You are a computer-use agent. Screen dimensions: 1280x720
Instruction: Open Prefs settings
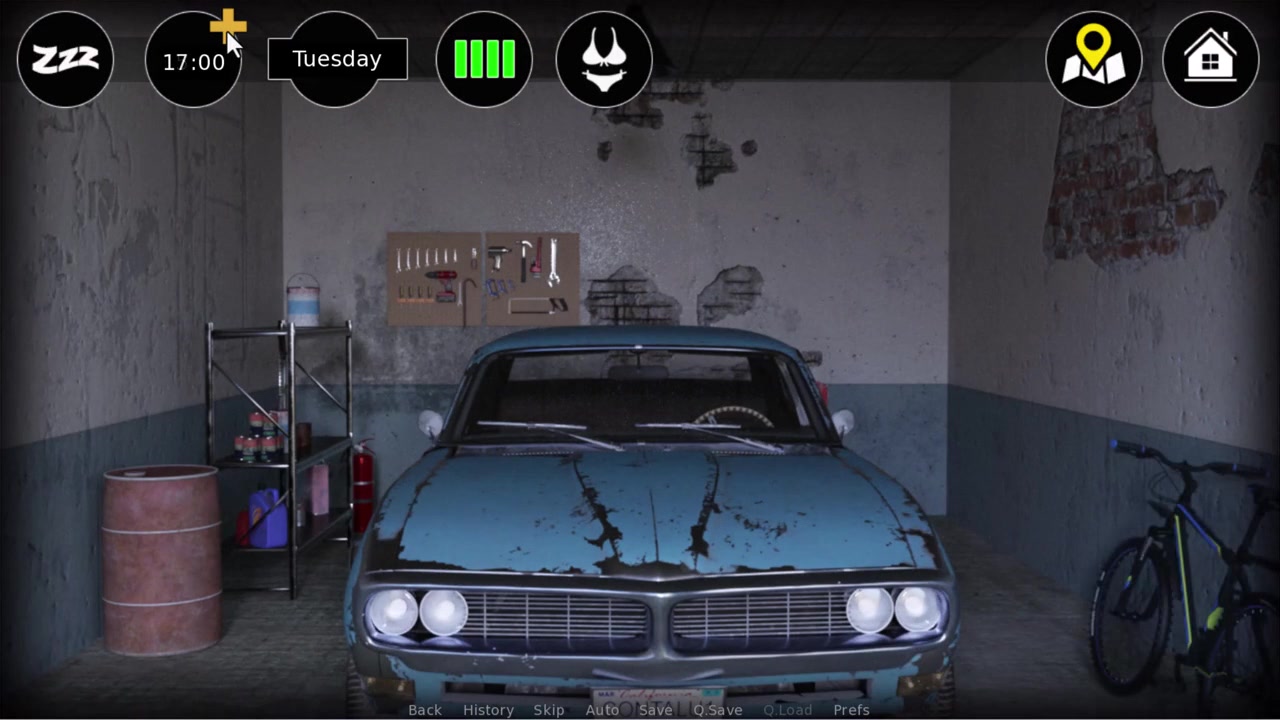[851, 710]
